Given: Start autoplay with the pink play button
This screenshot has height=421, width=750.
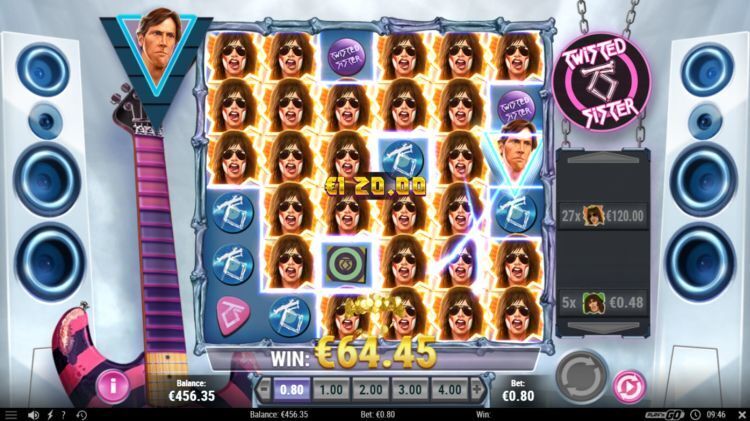Looking at the screenshot, I should tap(628, 384).
